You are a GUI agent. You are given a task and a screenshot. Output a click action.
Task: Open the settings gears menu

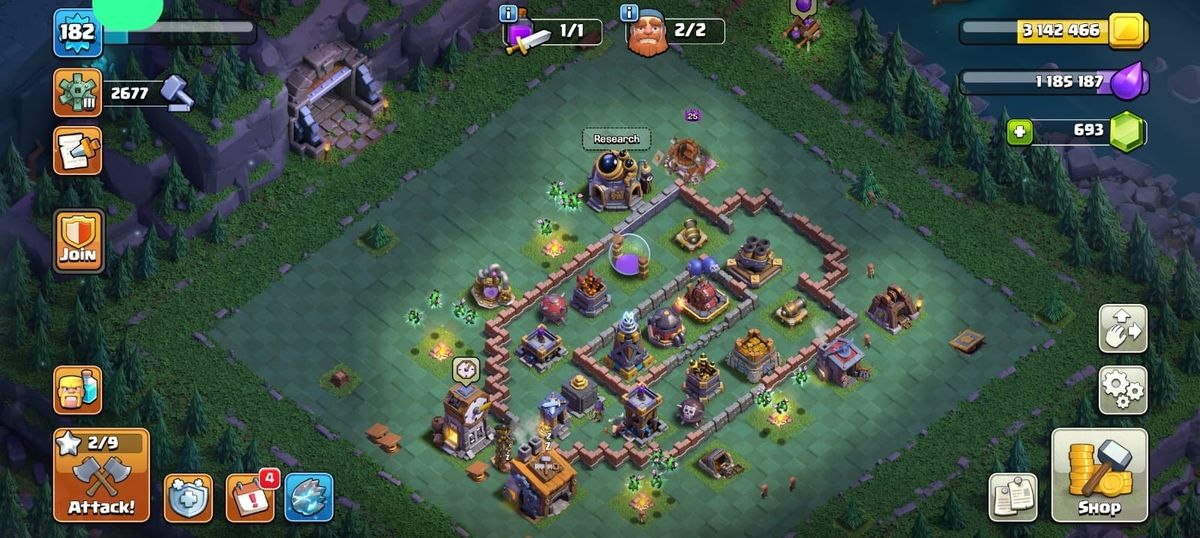coord(1123,390)
